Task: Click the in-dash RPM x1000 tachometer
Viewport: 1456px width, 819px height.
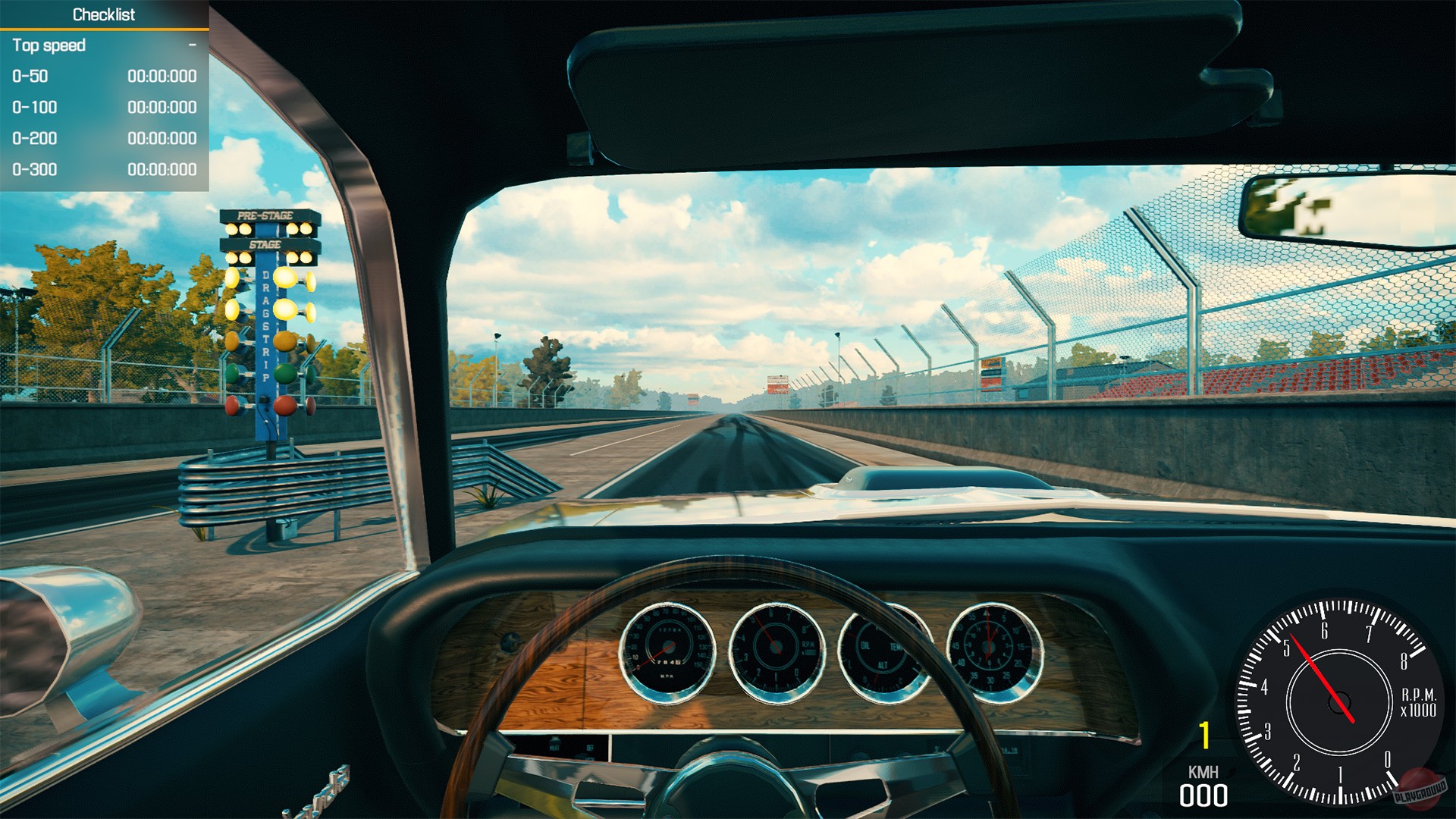Action: (775, 646)
